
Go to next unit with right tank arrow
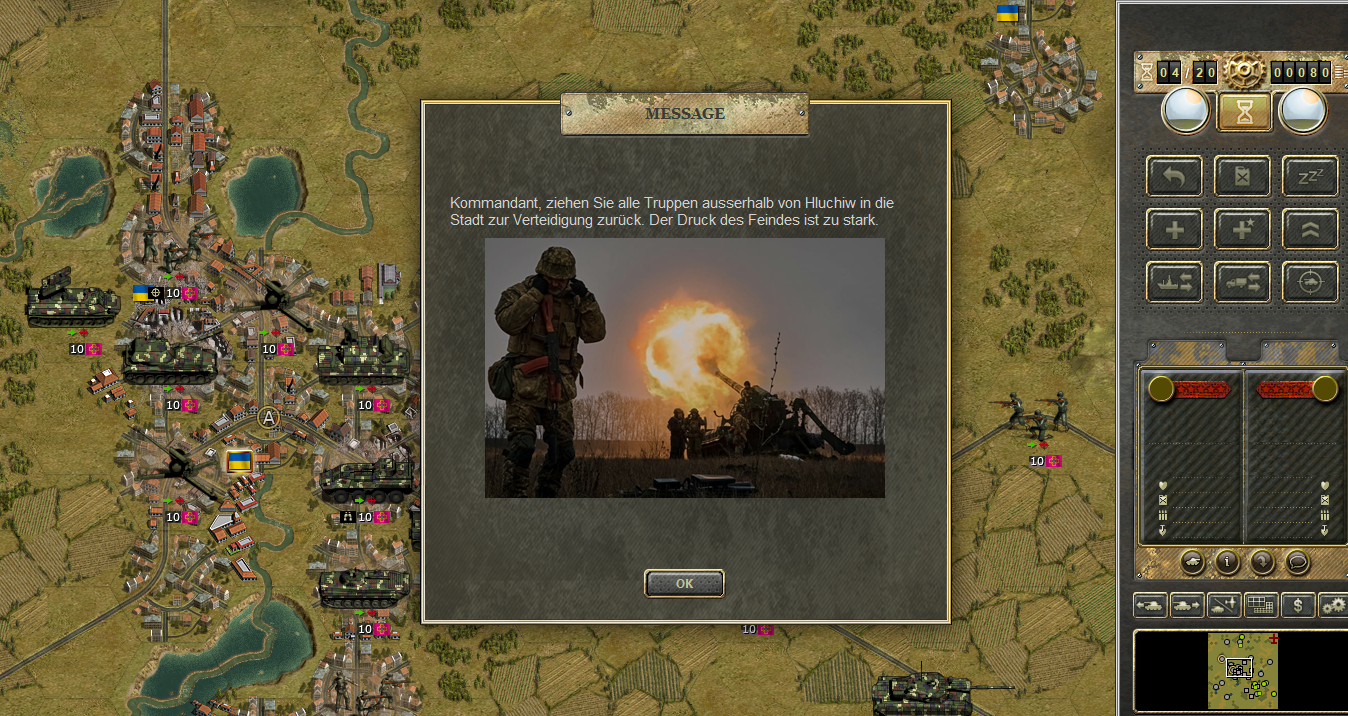click(x=1187, y=605)
